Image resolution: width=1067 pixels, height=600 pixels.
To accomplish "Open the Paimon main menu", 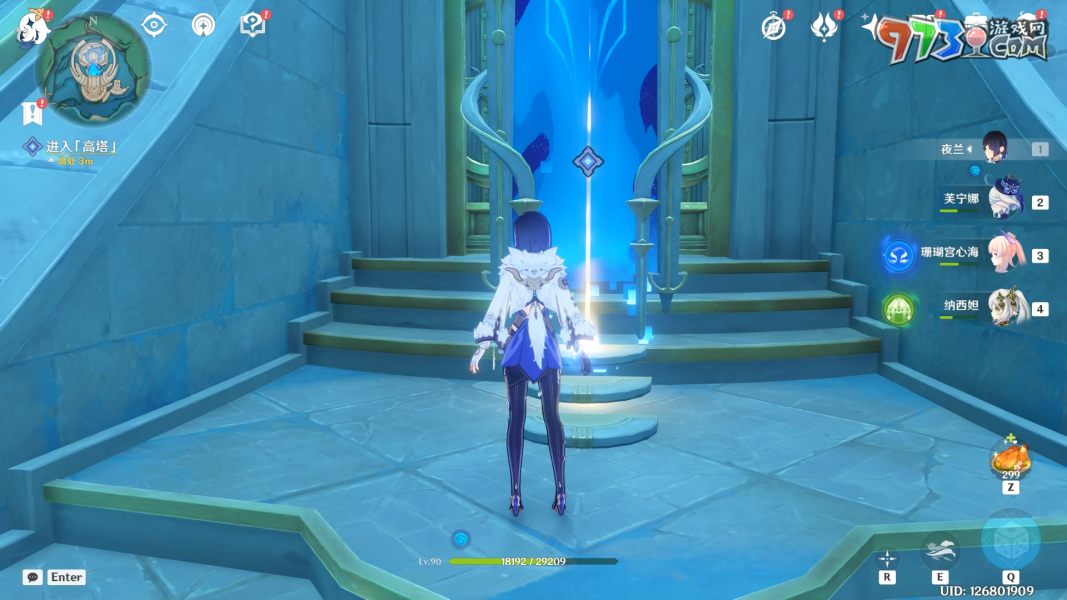I will [32, 27].
